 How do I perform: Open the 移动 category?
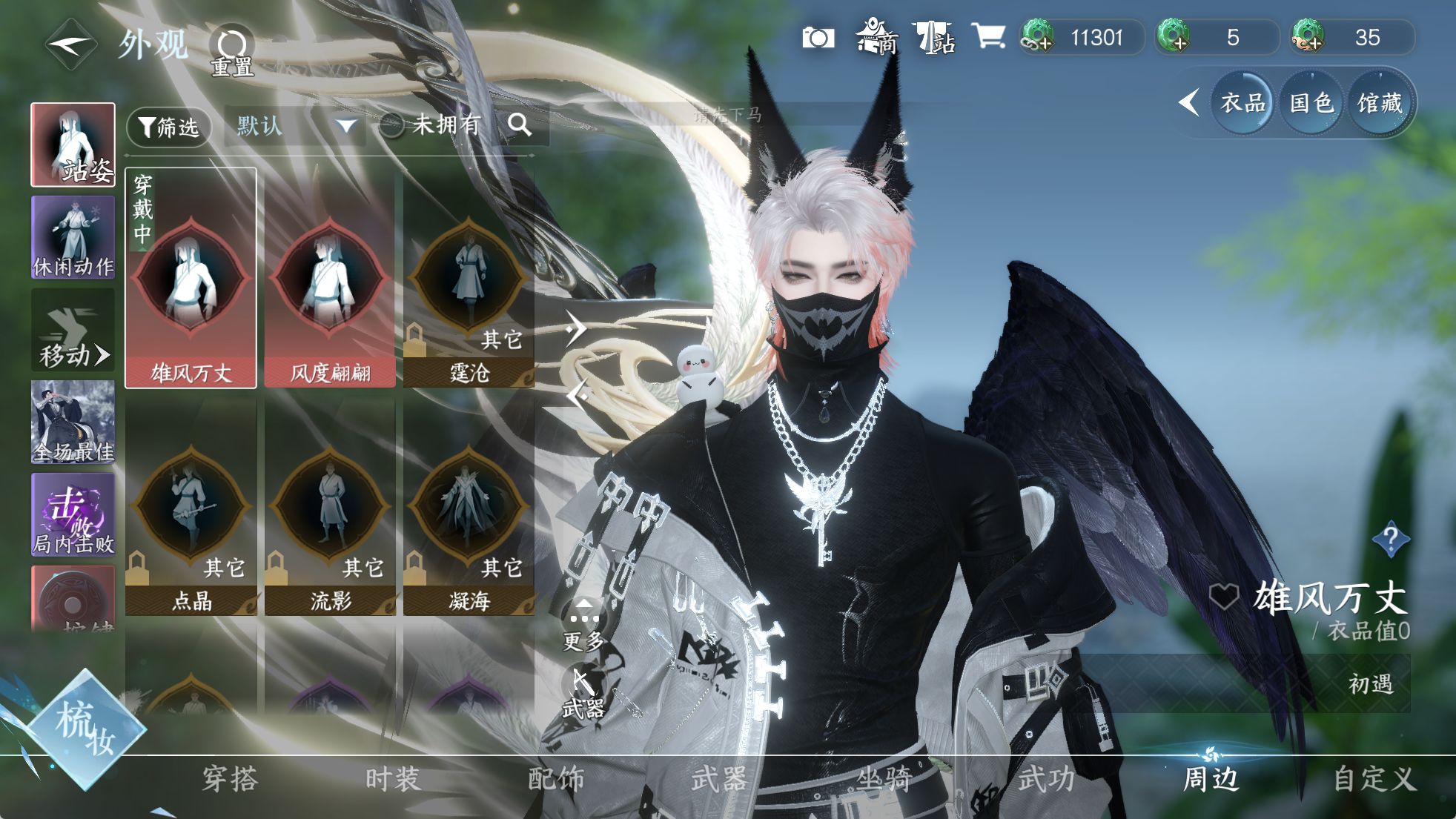(x=73, y=331)
